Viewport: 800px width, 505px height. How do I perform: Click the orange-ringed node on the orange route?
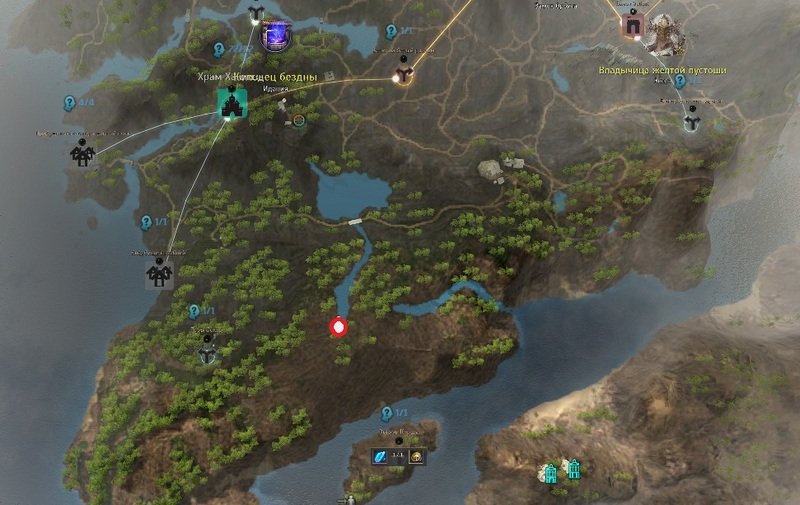coord(403,75)
